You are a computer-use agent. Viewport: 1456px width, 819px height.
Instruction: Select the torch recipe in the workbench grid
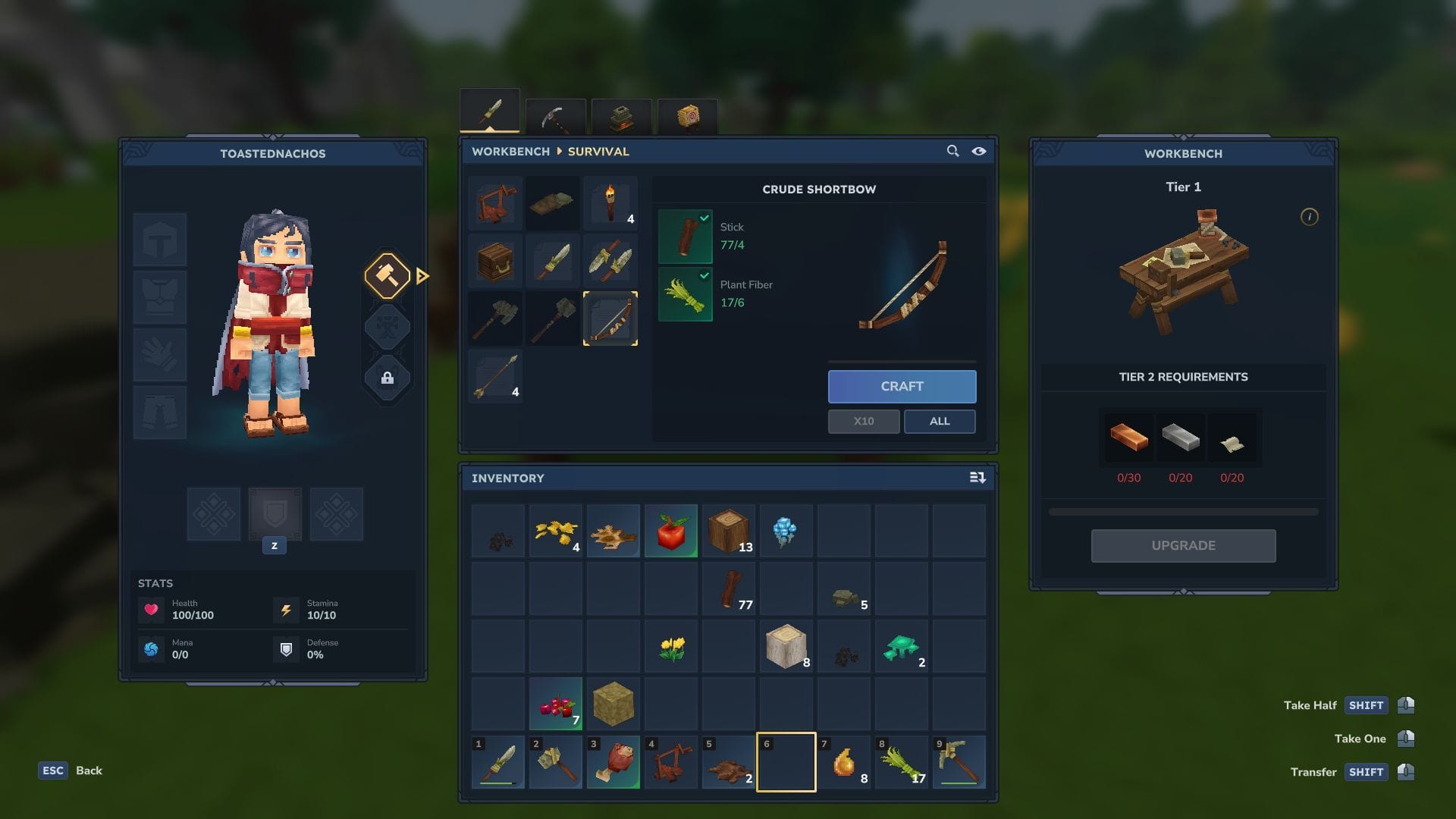[610, 202]
